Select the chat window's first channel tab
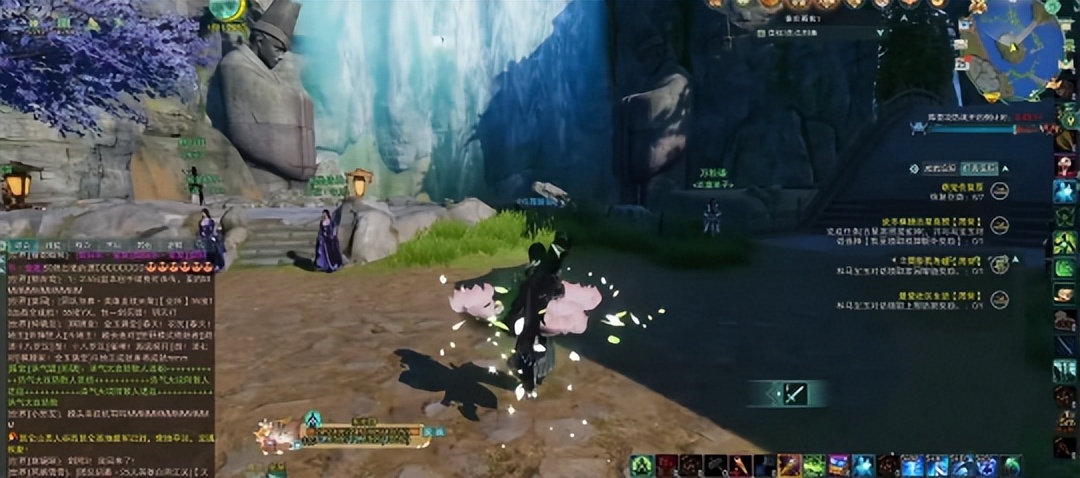 20,245
